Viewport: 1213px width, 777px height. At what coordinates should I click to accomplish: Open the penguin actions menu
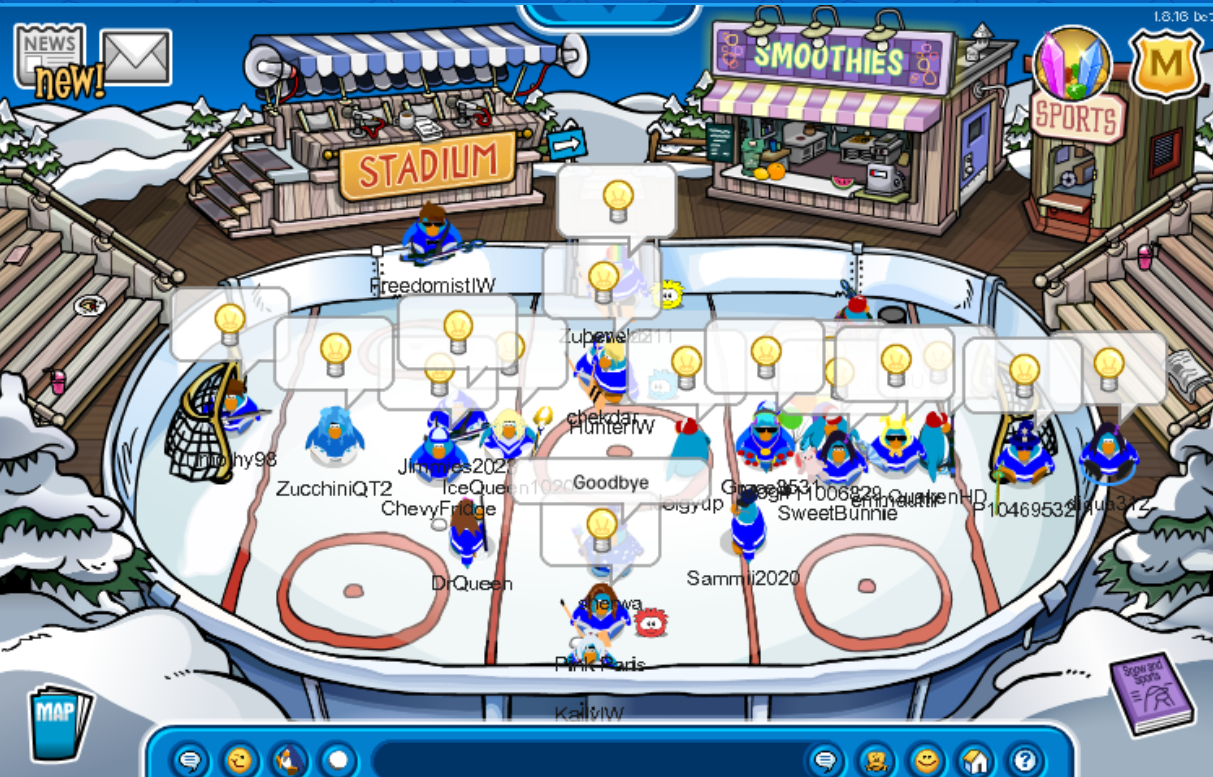(289, 761)
